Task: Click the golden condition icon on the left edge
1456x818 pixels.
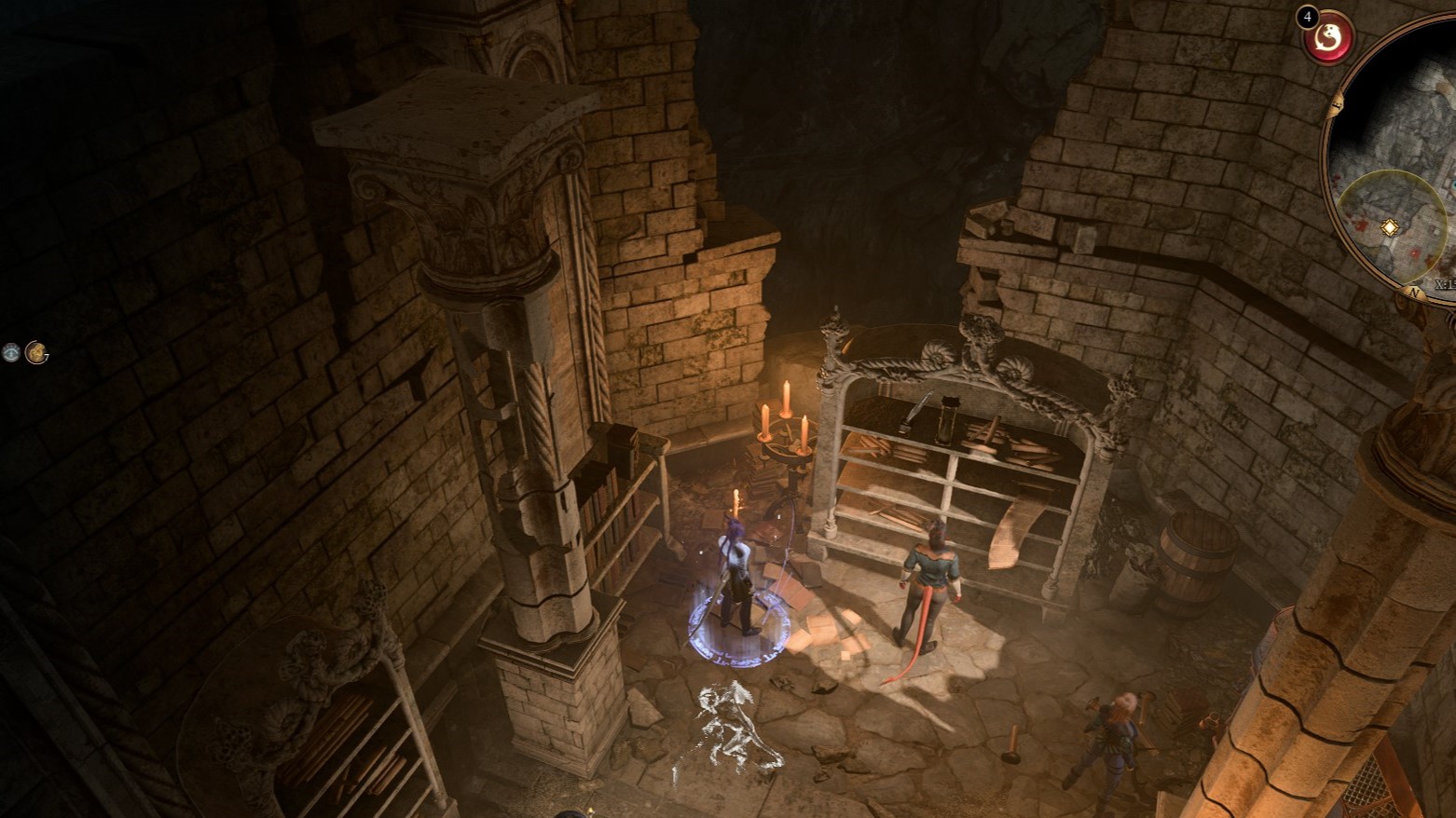Action: 37,353
